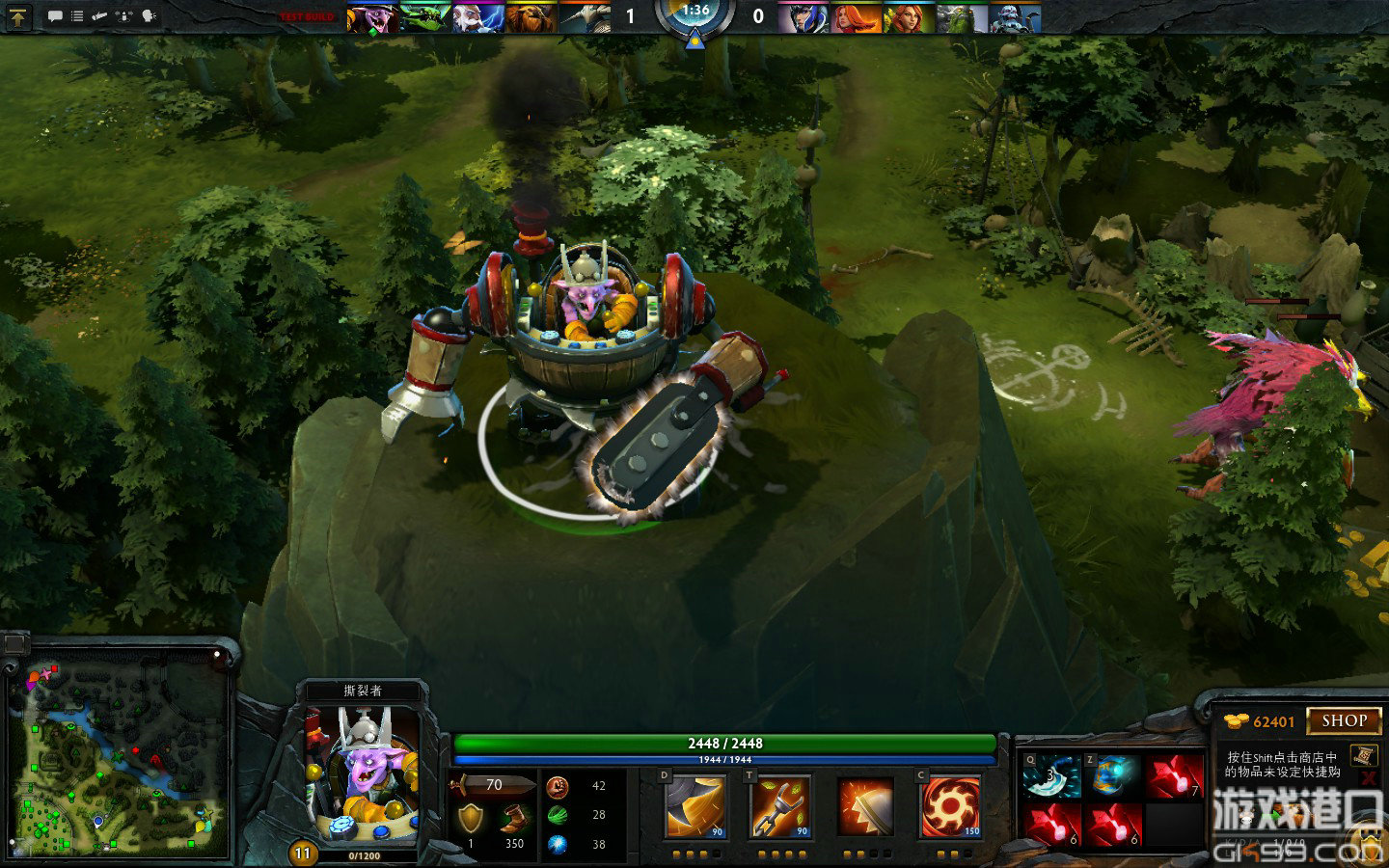Select the Earthshaker portrait in top bar
This screenshot has height=868, width=1389.
coord(531,17)
